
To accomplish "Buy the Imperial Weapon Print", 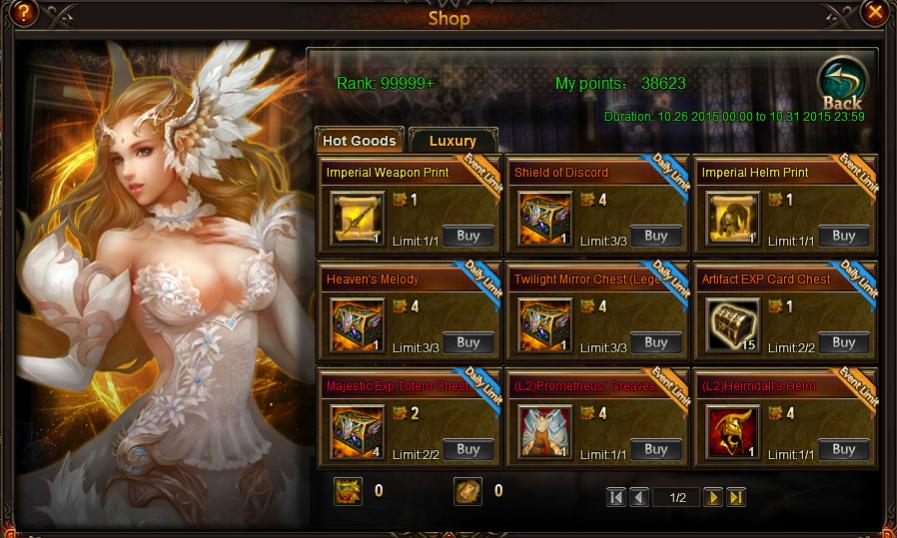I will [x=468, y=236].
